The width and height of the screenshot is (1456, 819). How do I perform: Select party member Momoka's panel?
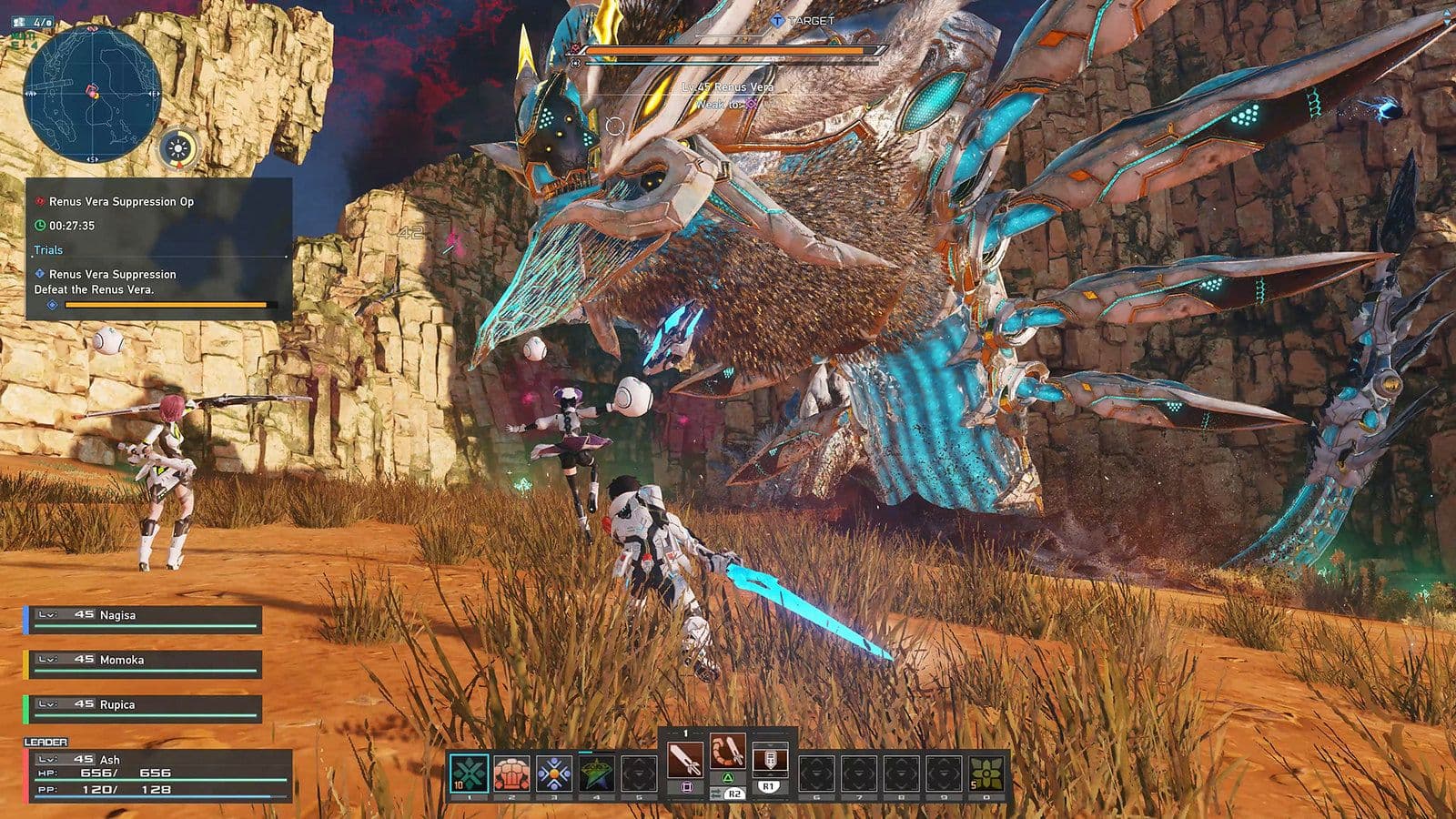point(144,664)
